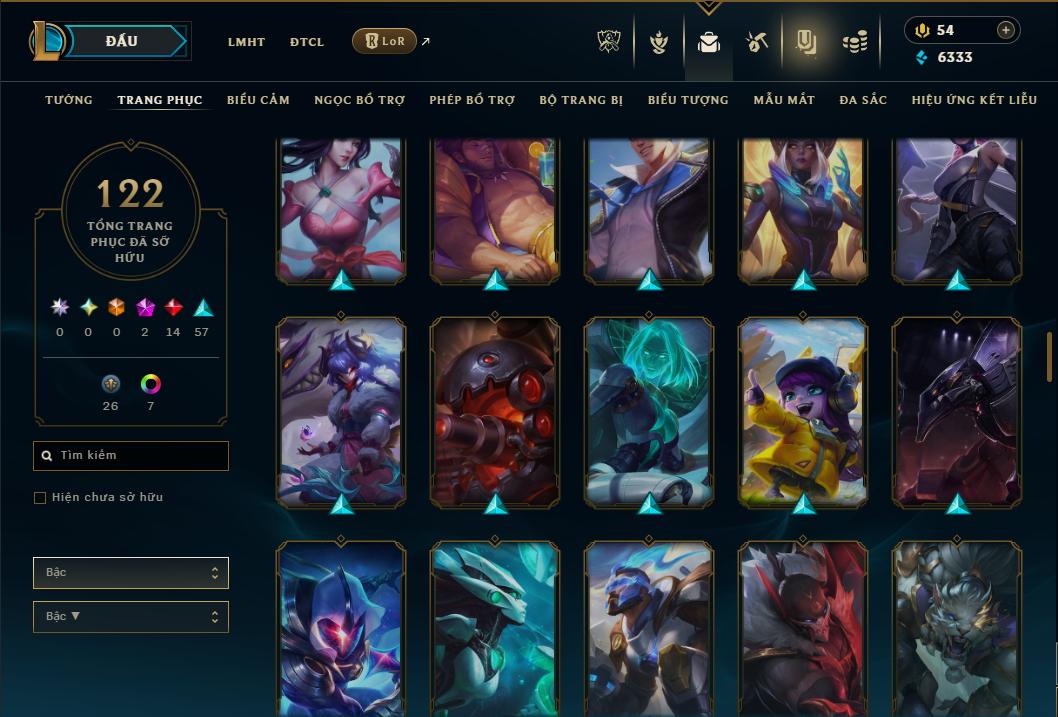Click the plus button beside the 54 currency
The width and height of the screenshot is (1058, 717).
pyautogui.click(x=1005, y=30)
